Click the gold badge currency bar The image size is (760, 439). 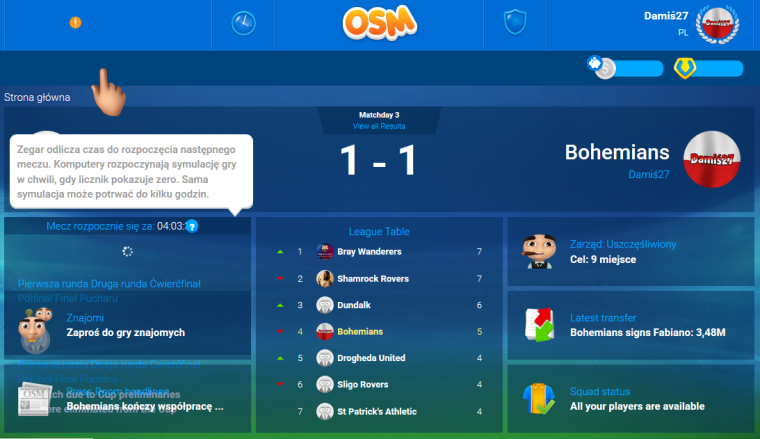click(709, 68)
